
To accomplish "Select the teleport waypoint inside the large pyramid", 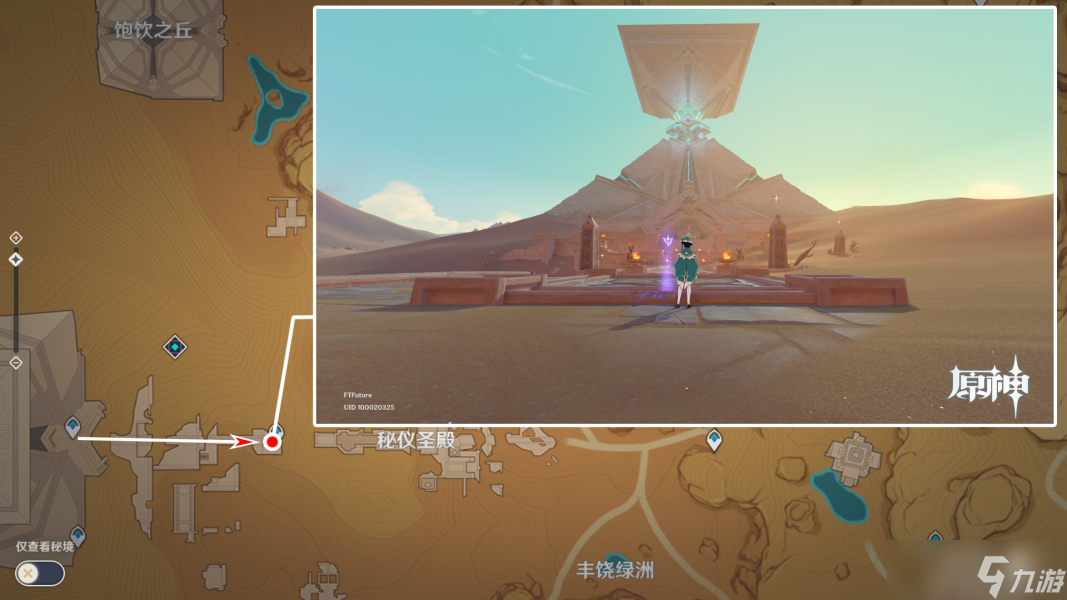I will click(x=72, y=427).
